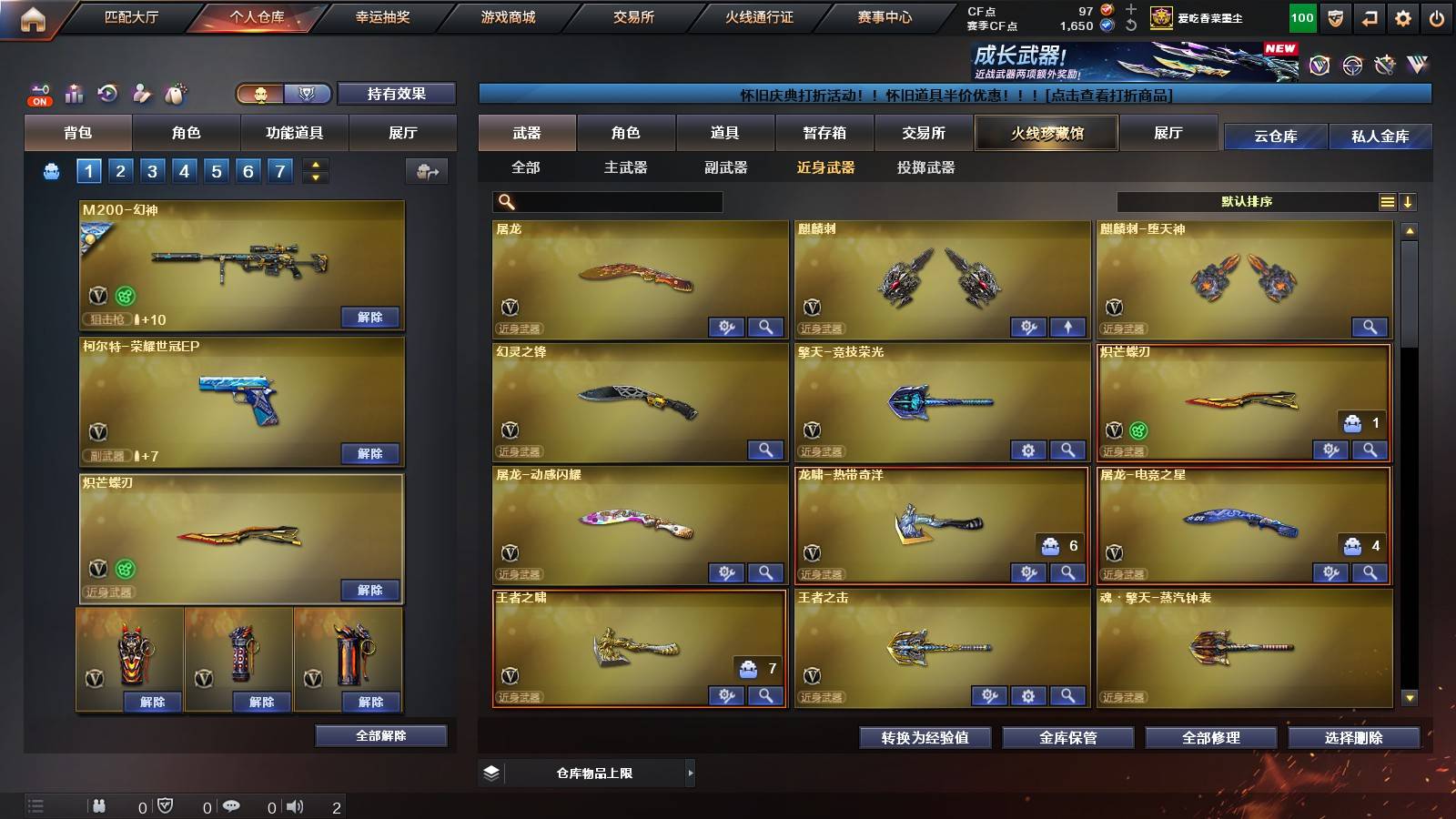Open the settings gear at the top right

coord(1402,15)
